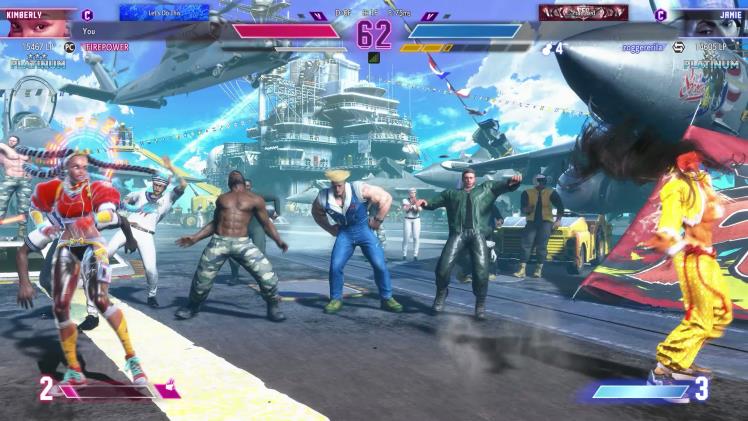Image resolution: width=748 pixels, height=421 pixels.
Task: Select the blue "Let's Do This" title banner
Action: 164,13
